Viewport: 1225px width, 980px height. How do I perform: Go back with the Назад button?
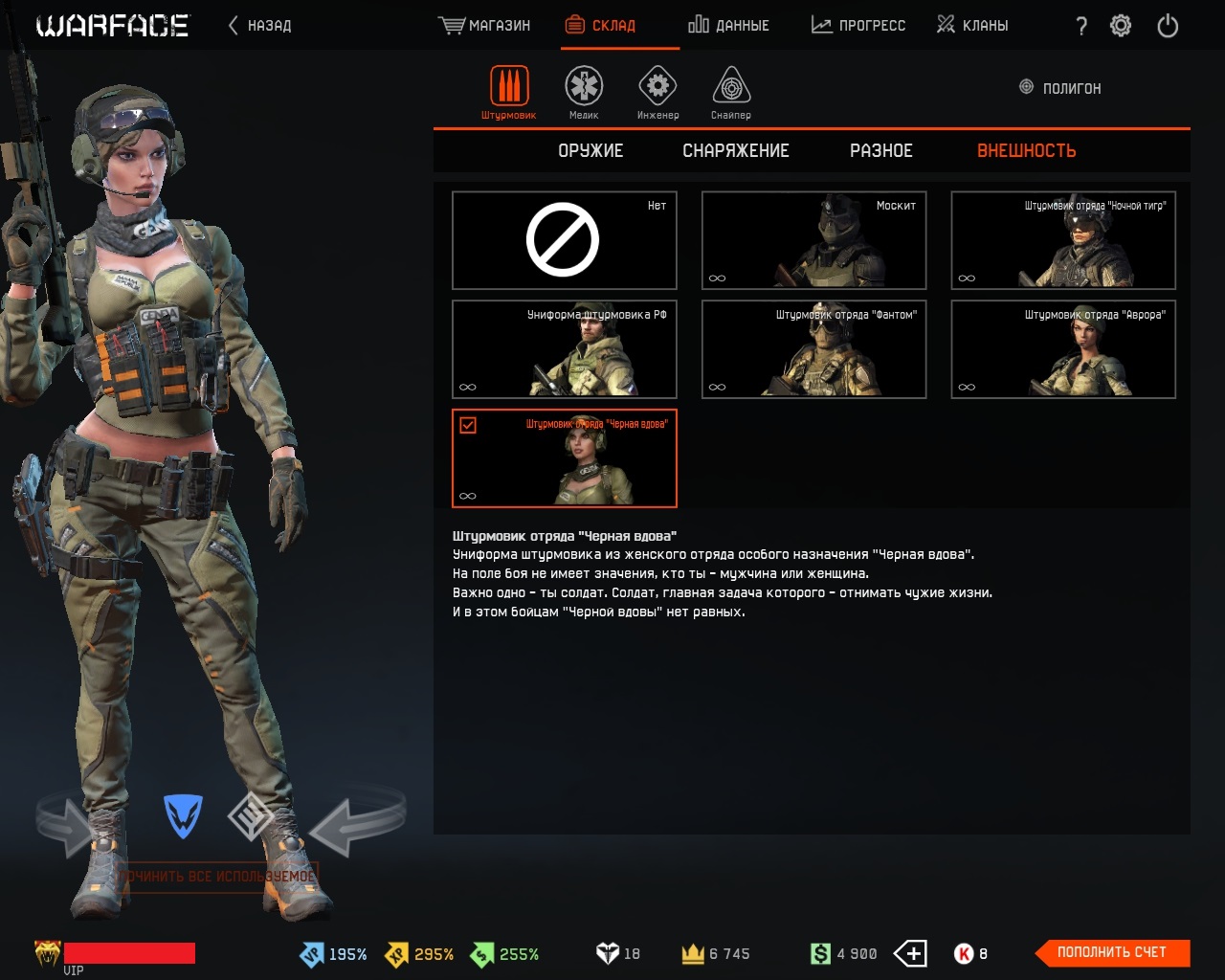(259, 26)
